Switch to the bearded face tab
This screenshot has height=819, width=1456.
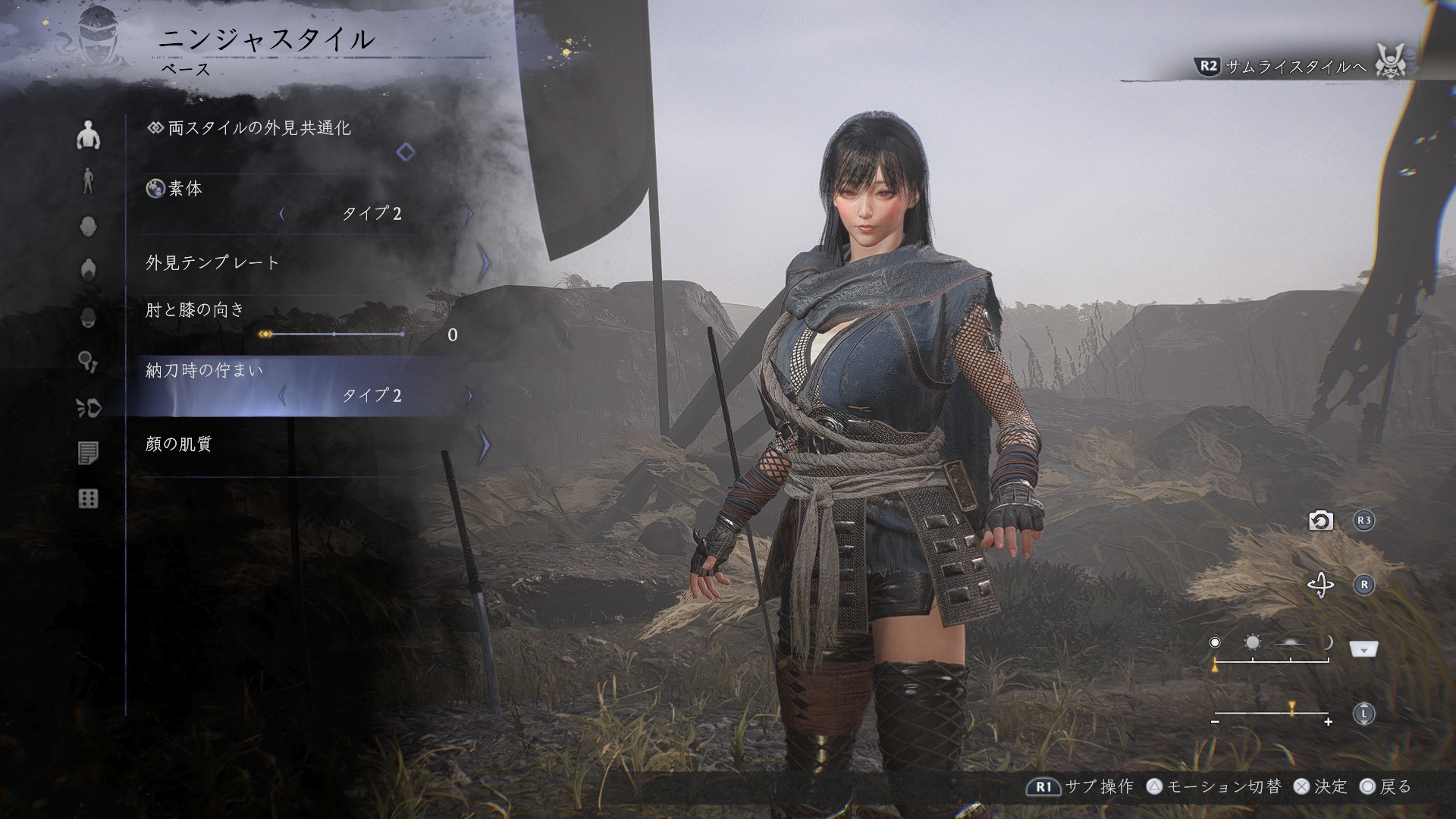[89, 317]
